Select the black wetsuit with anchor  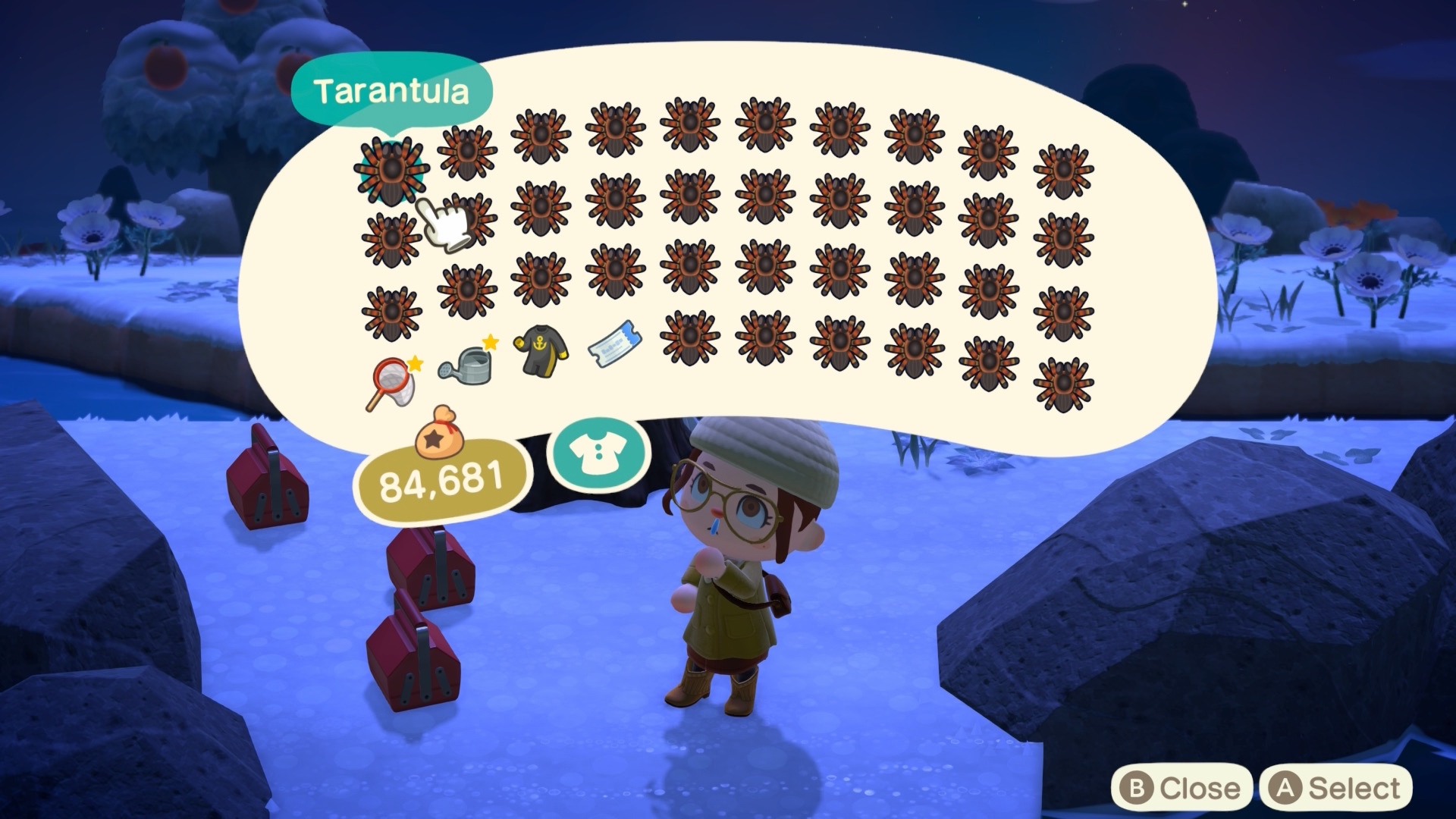[541, 351]
